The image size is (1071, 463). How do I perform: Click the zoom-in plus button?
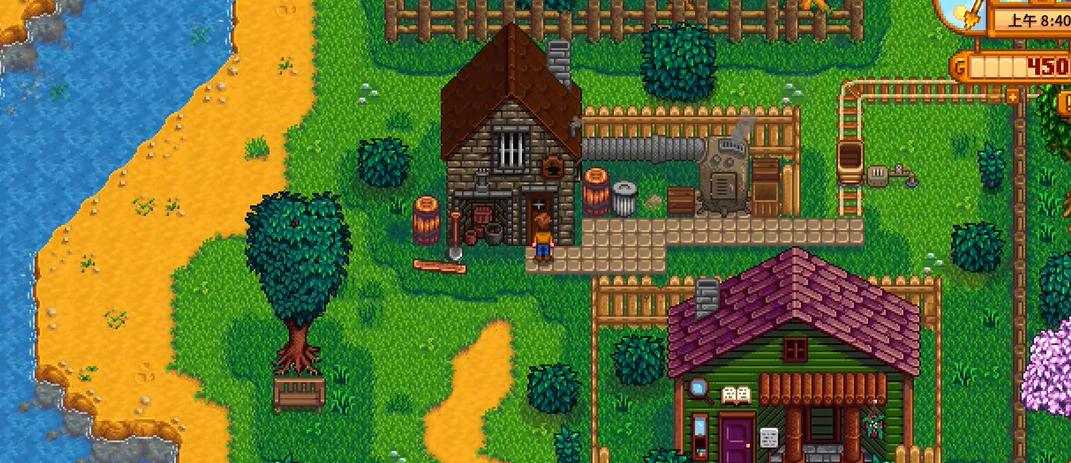(x=1013, y=97)
